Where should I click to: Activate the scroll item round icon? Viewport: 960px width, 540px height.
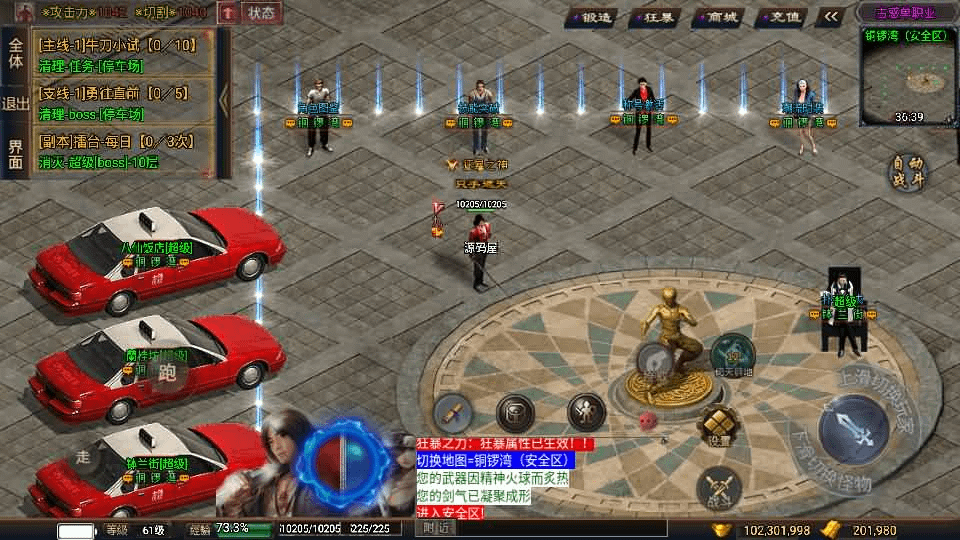pos(452,411)
